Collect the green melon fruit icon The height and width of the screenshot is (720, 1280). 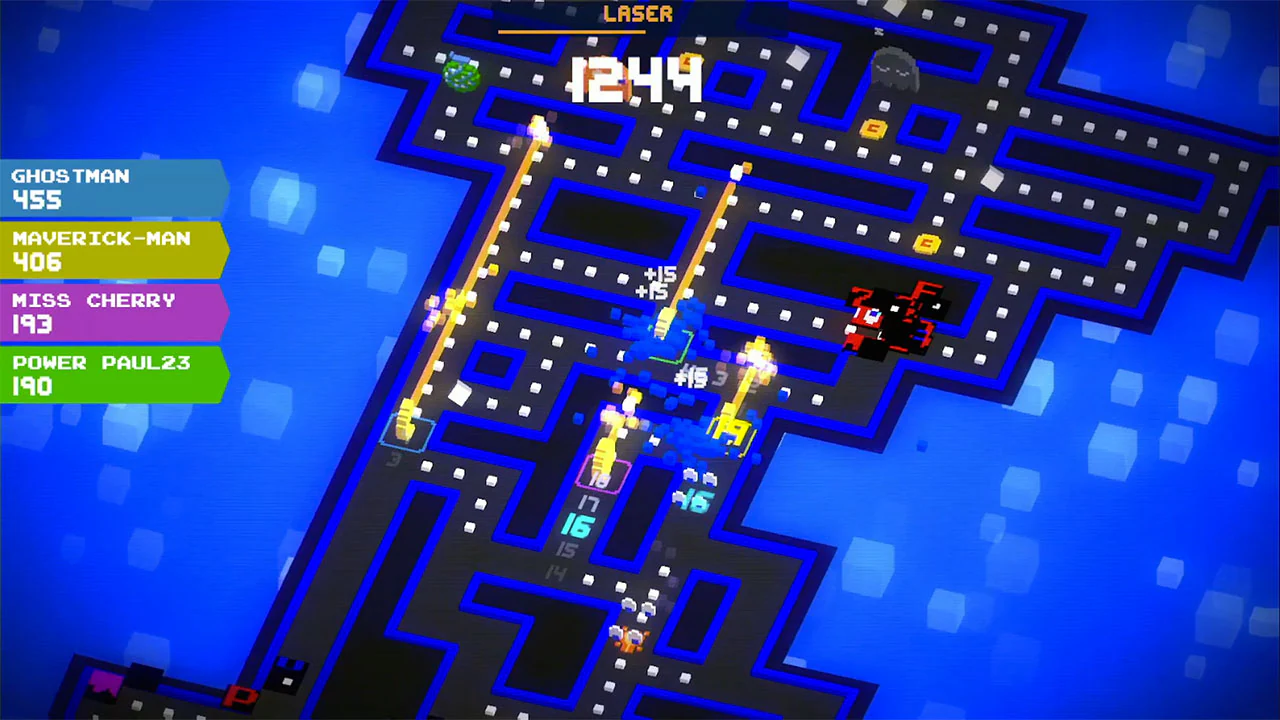click(461, 76)
